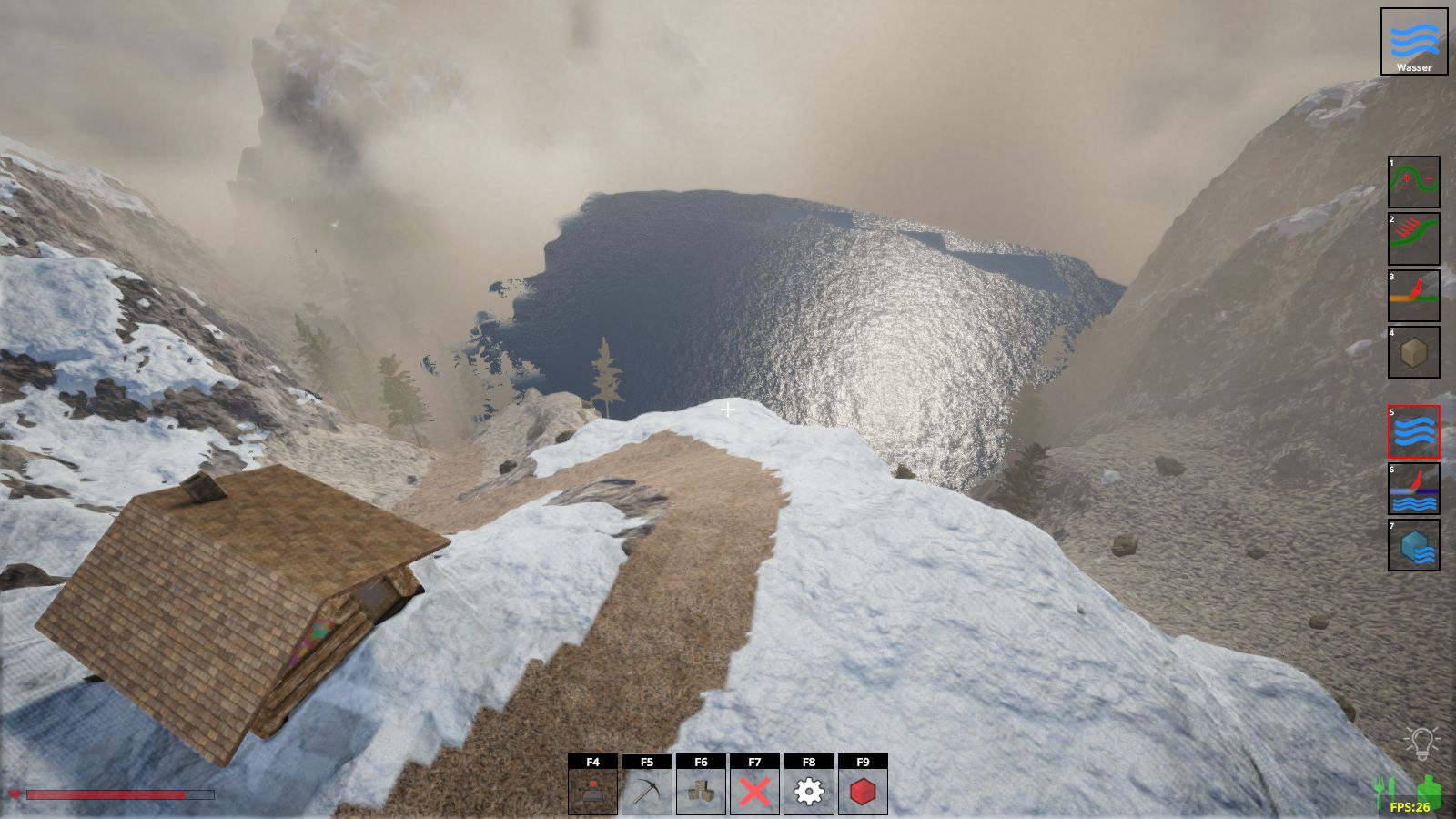Select the red cube toolbar slot

(x=863, y=792)
